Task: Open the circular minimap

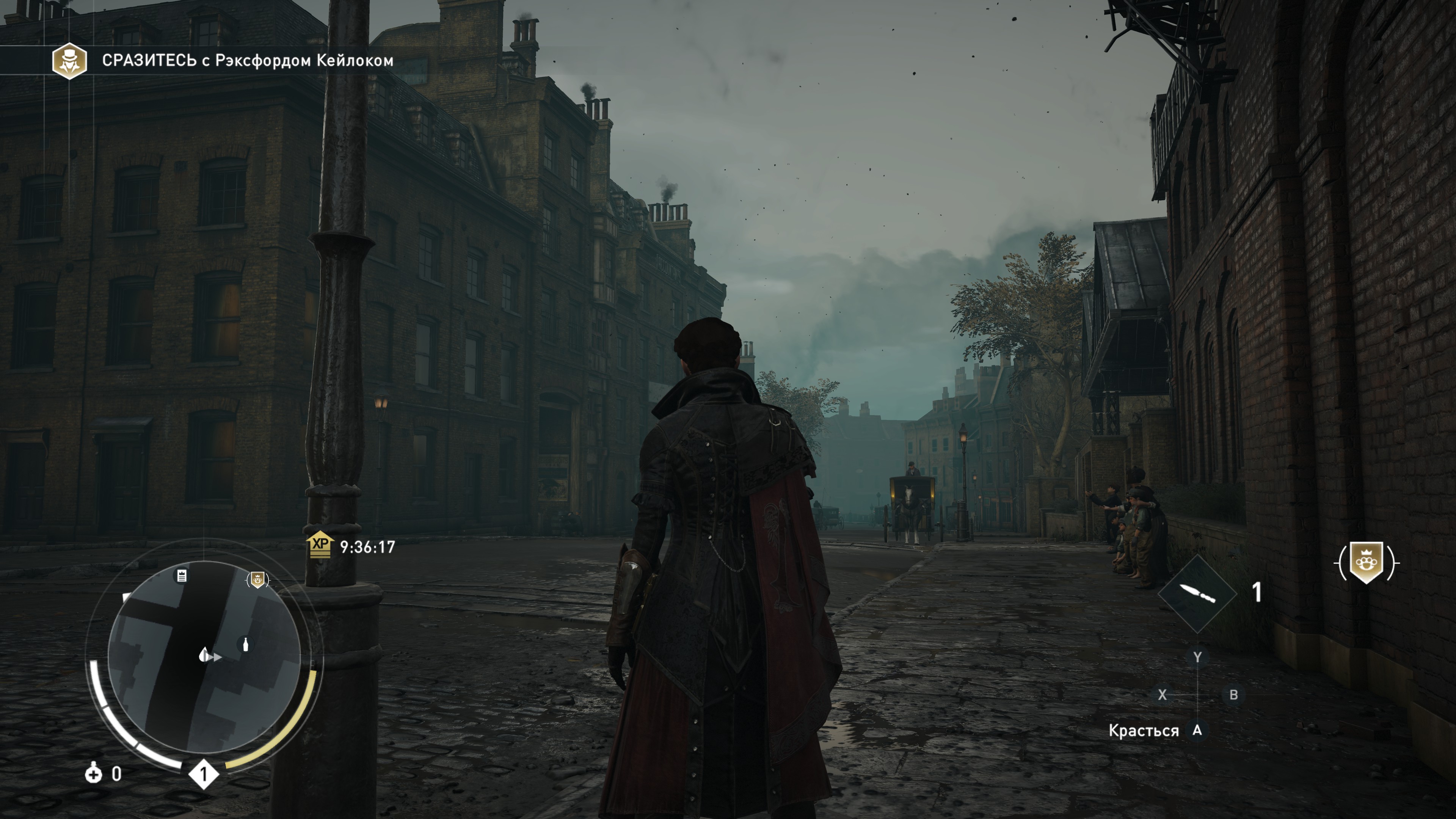Action: (x=204, y=657)
